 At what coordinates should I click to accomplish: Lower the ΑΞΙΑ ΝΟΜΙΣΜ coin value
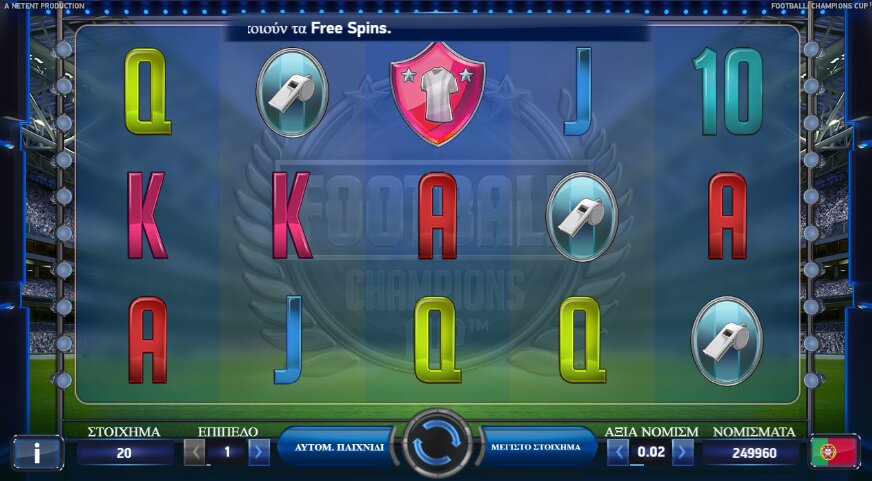coord(619,452)
